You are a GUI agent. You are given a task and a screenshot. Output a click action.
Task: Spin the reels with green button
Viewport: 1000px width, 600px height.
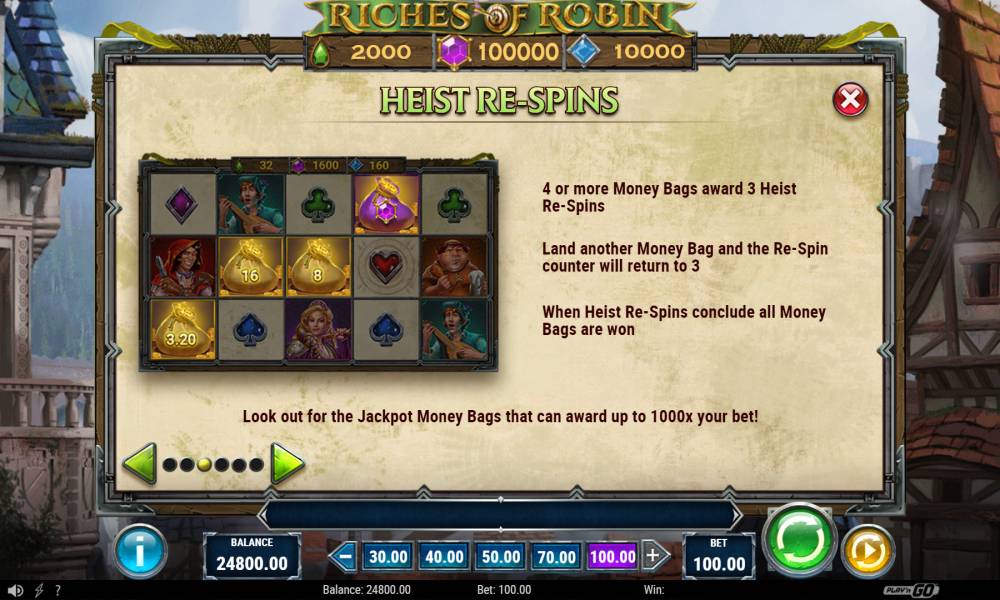click(799, 541)
